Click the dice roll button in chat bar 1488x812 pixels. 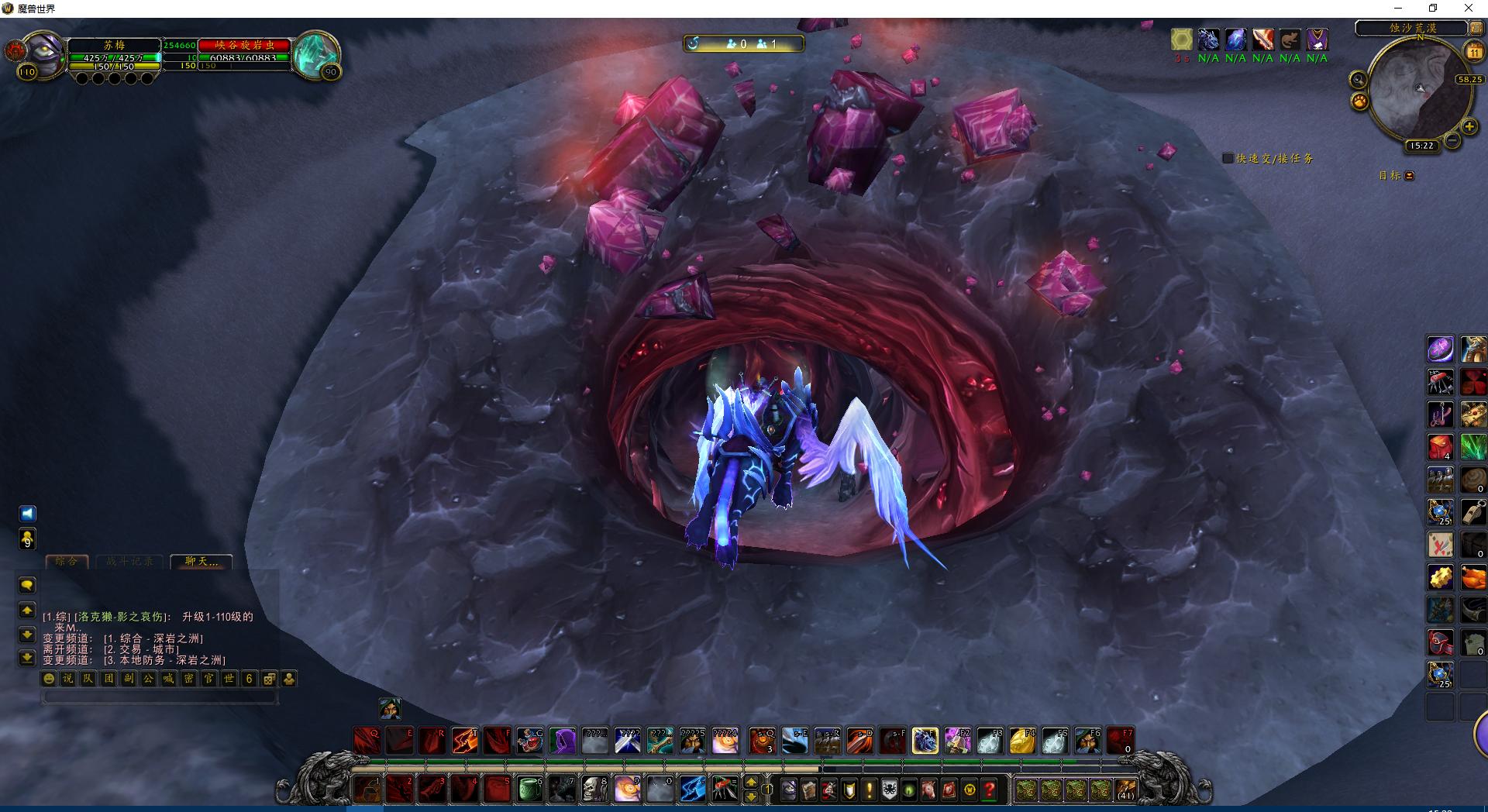269,679
